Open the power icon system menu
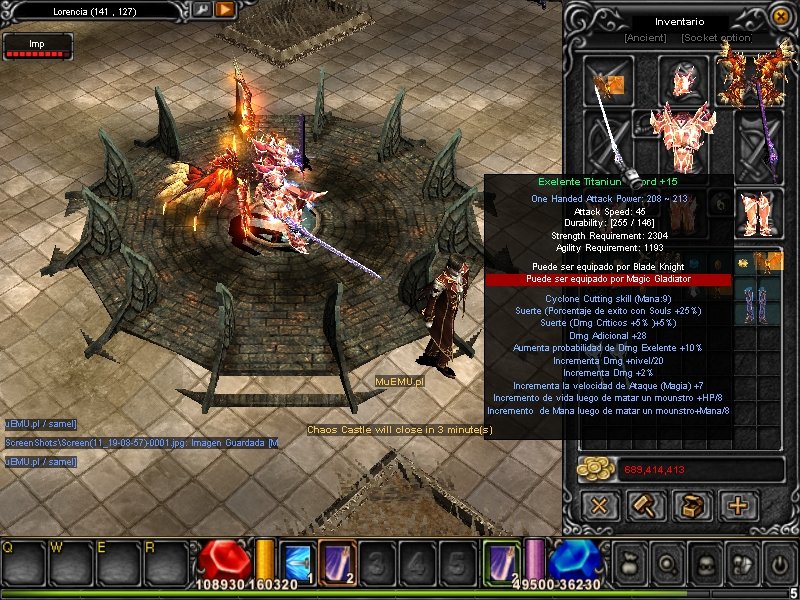The width and height of the screenshot is (800, 600). [x=776, y=561]
